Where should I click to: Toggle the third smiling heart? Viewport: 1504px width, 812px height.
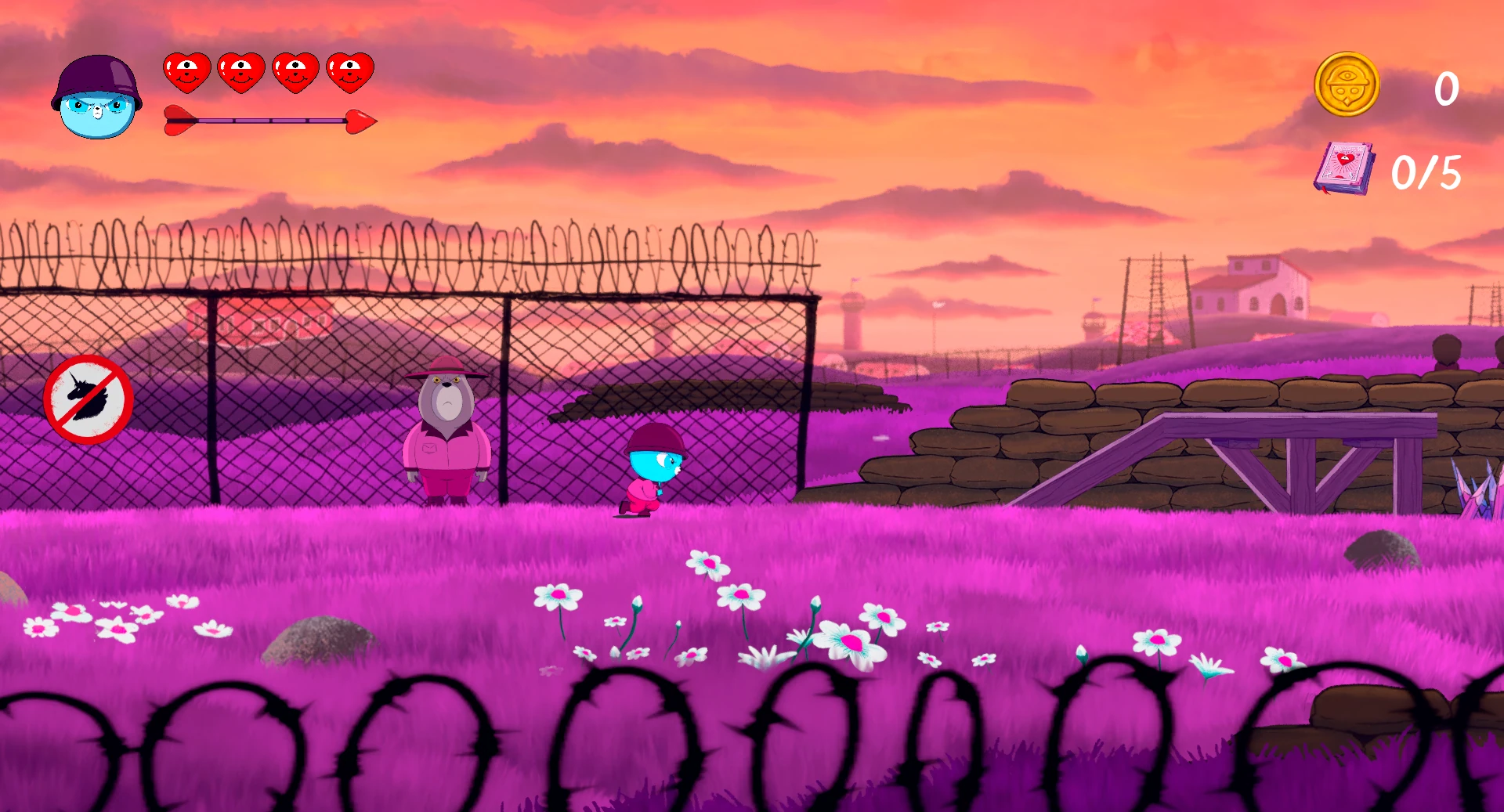pyautogui.click(x=295, y=72)
